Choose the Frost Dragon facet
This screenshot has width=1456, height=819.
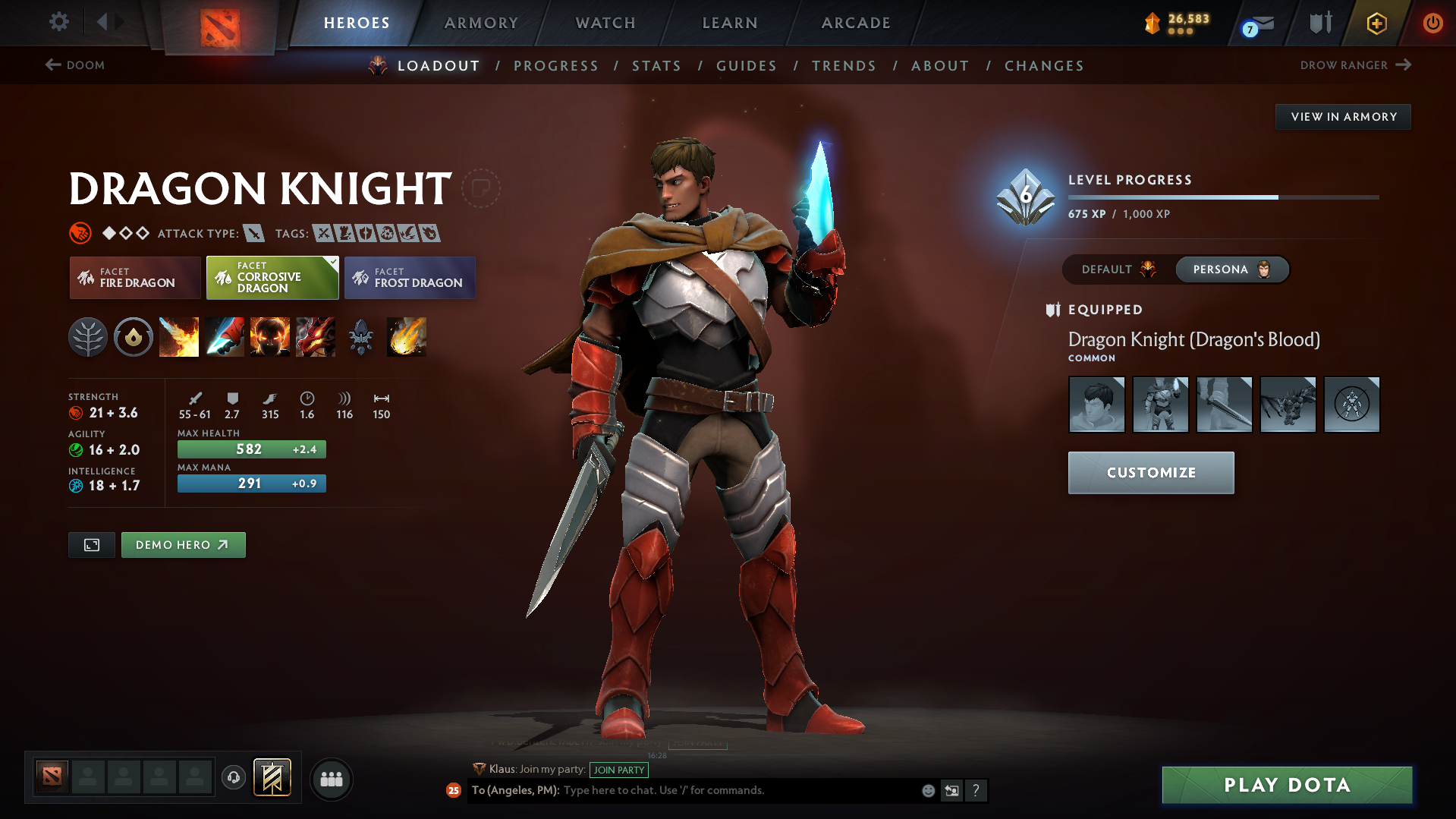point(410,278)
